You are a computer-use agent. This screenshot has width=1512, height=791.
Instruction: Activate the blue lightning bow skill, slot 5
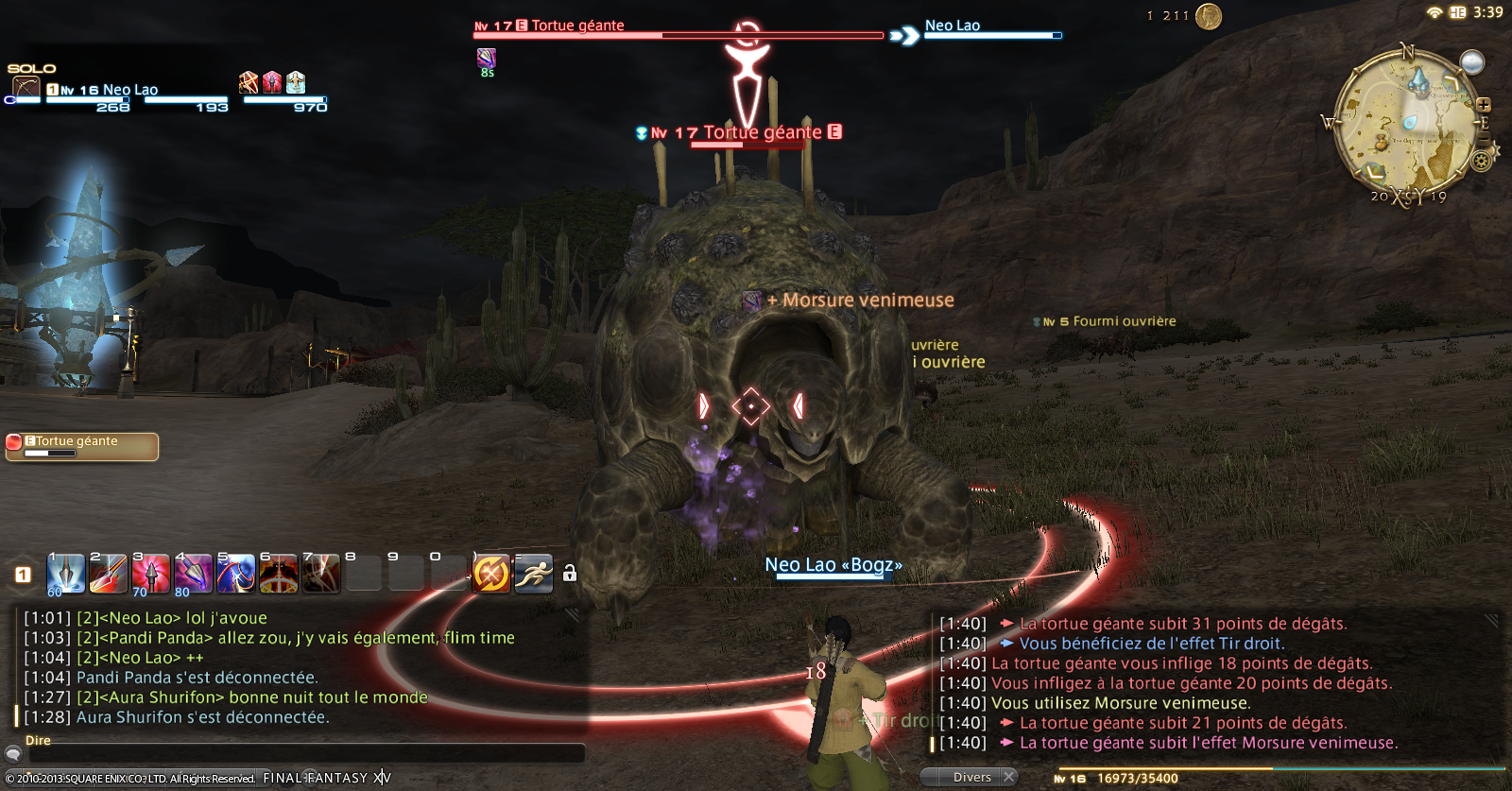pyautogui.click(x=235, y=574)
